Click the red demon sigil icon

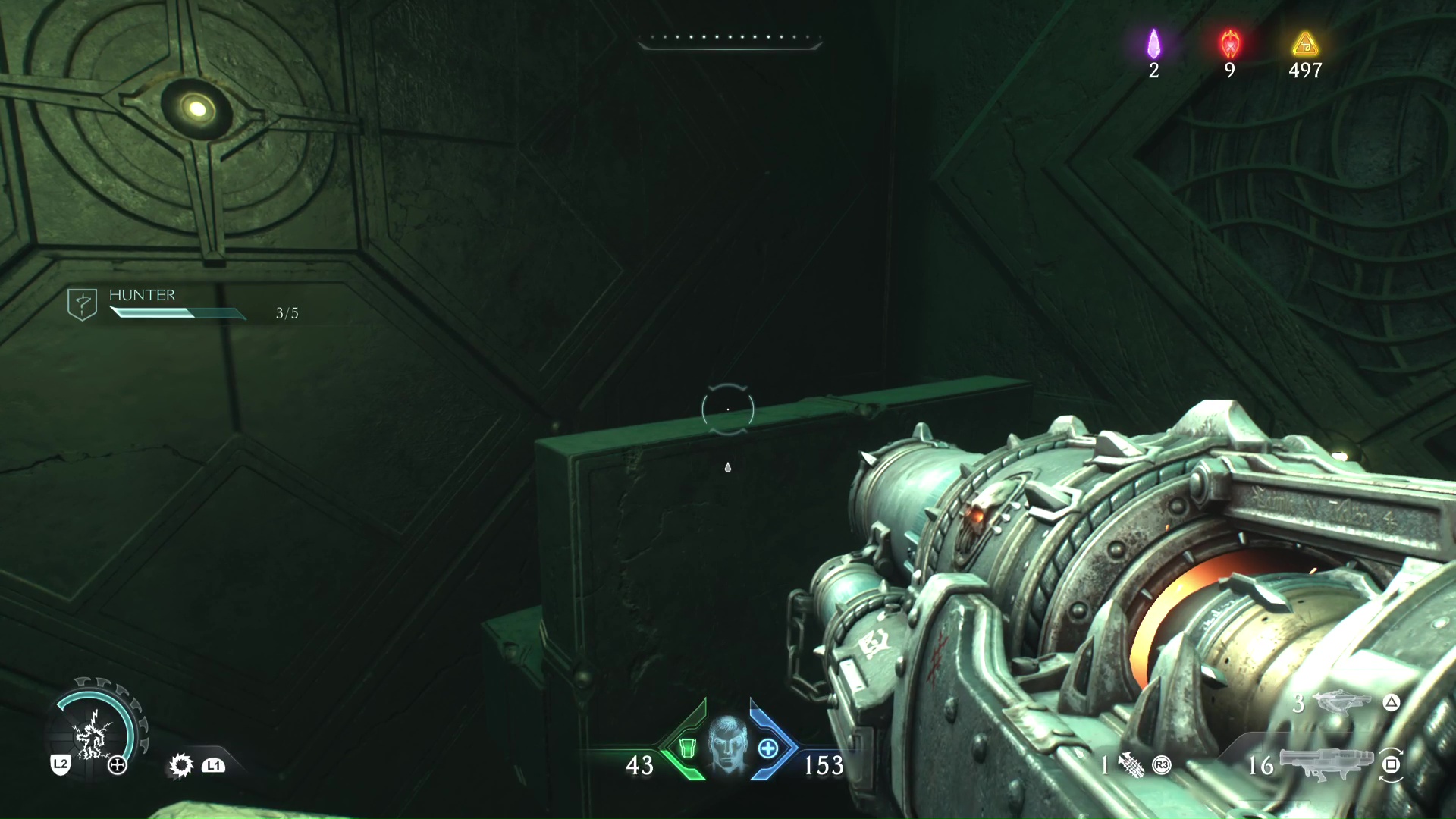(1229, 45)
